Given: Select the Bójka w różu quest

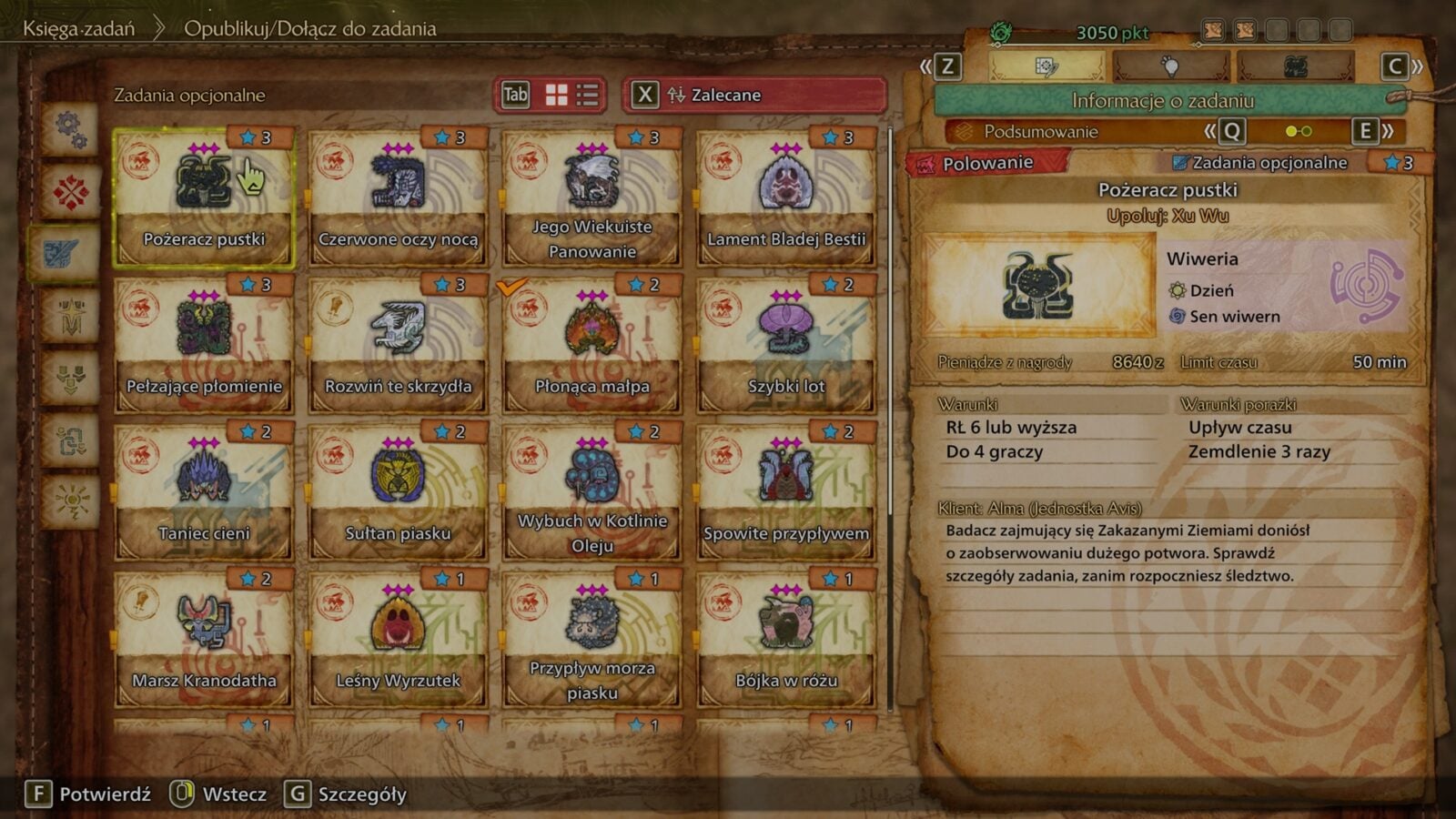Looking at the screenshot, I should pyautogui.click(x=786, y=640).
